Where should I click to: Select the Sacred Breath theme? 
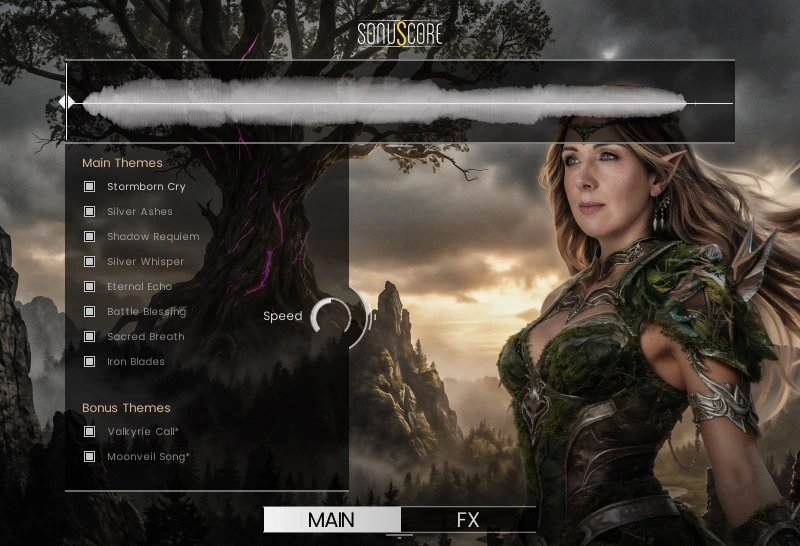click(x=89, y=337)
